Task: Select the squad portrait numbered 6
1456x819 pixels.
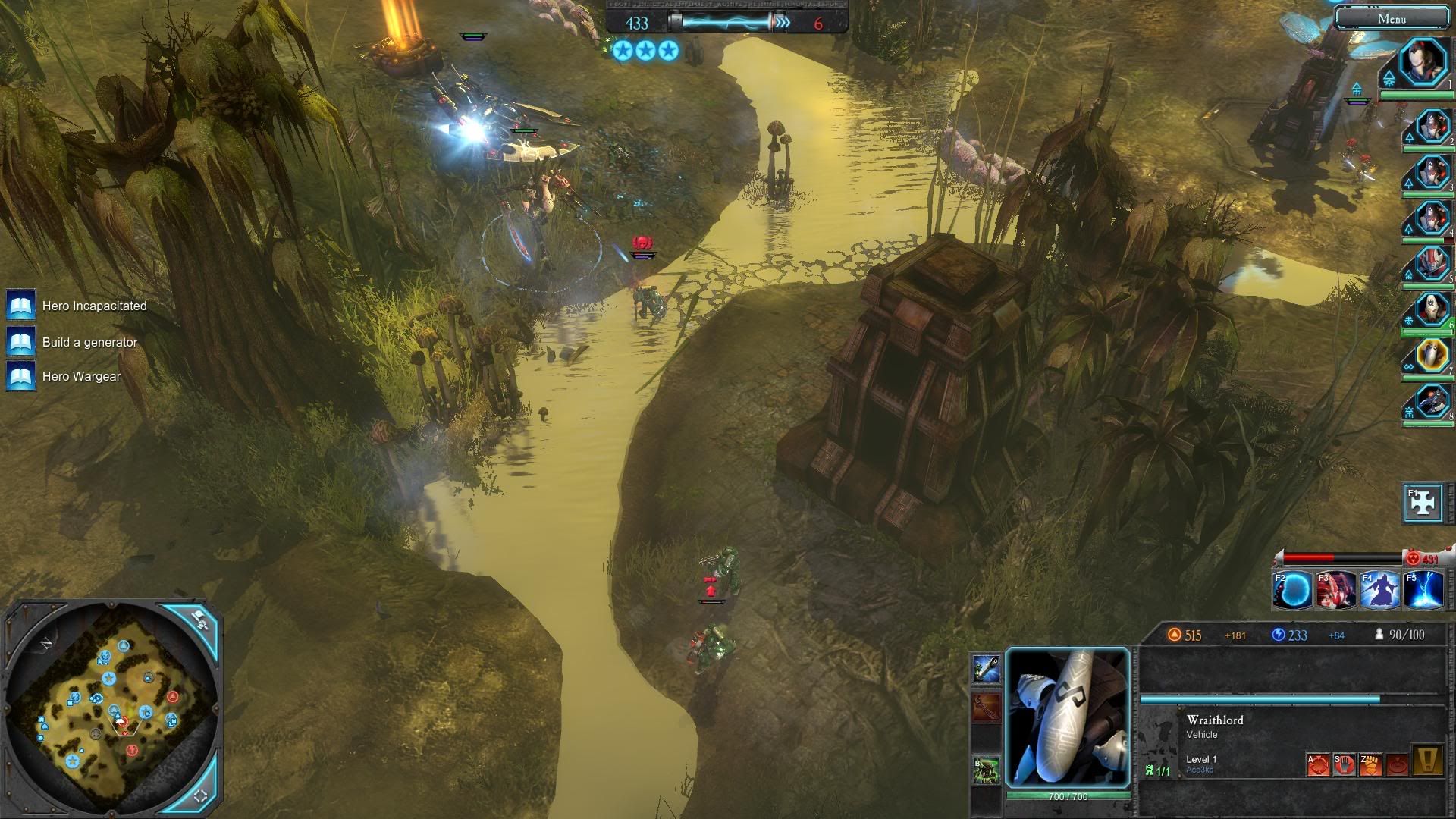Action: pyautogui.click(x=1432, y=309)
